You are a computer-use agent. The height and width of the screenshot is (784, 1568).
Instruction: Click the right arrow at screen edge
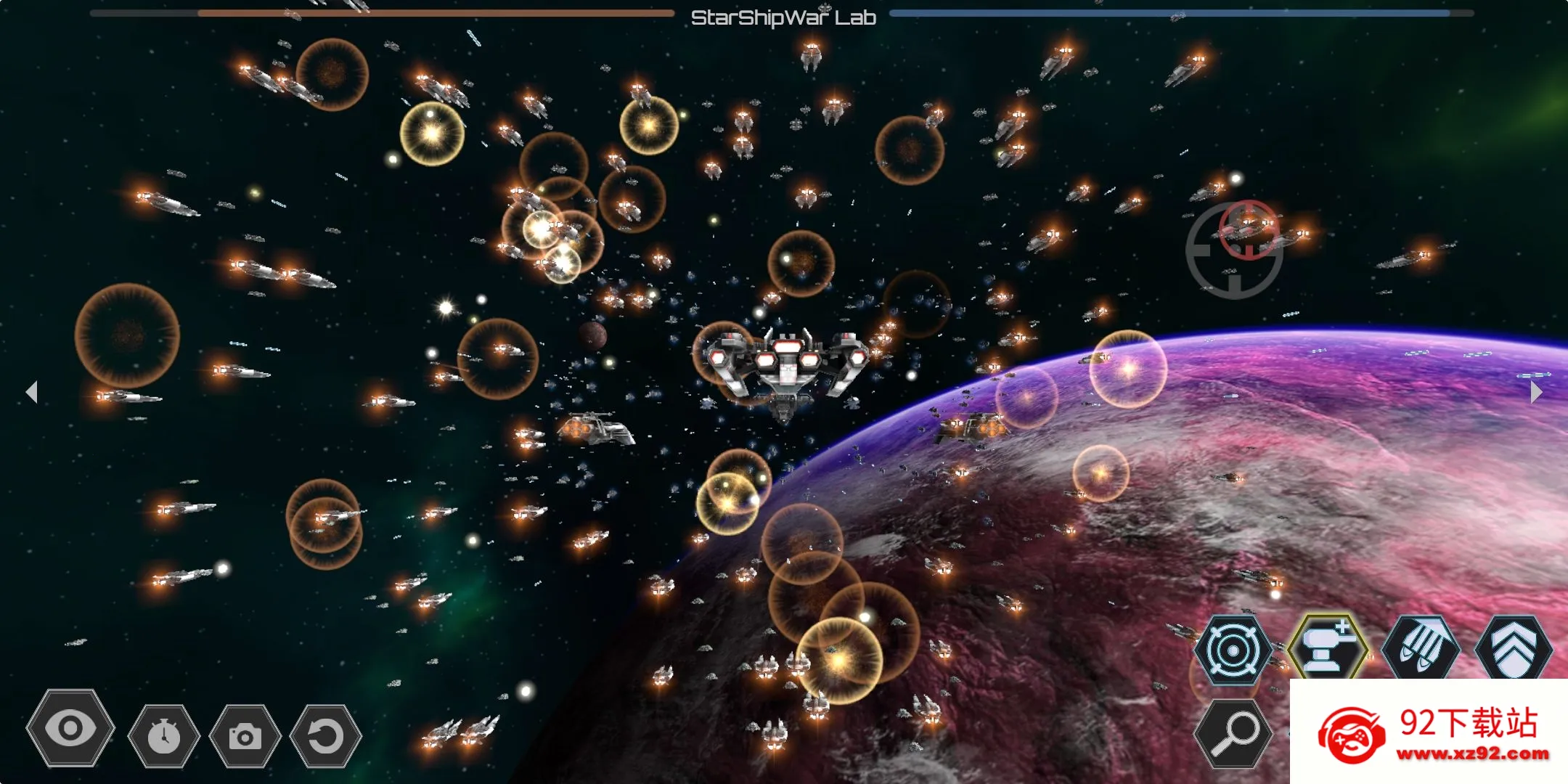pyautogui.click(x=1535, y=392)
